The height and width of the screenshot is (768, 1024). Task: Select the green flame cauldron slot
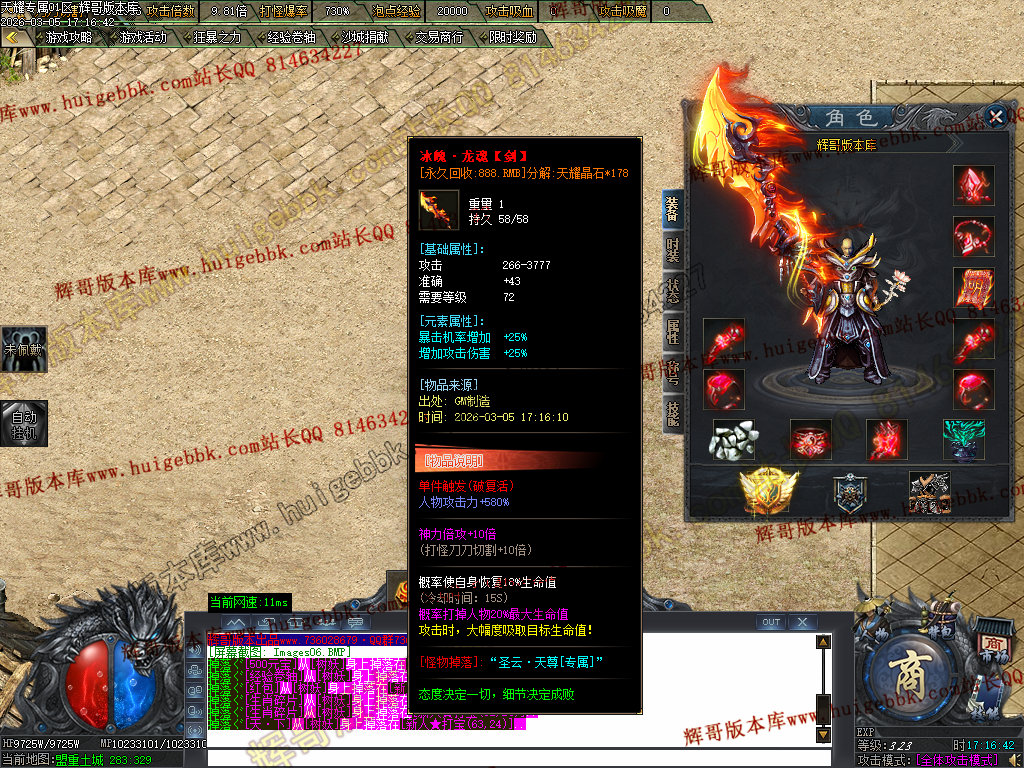963,440
